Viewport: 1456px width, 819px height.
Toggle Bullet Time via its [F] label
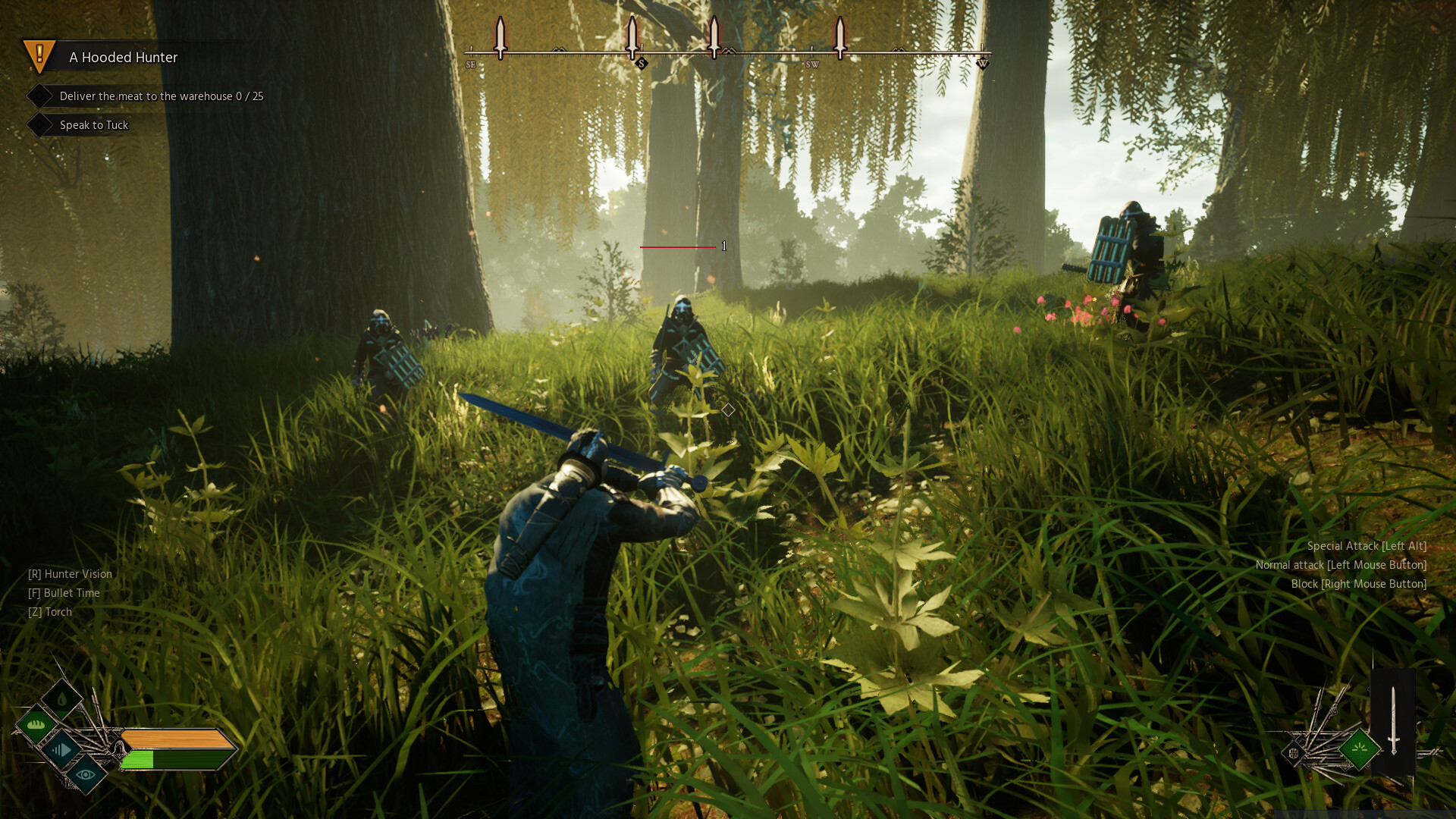[64, 592]
